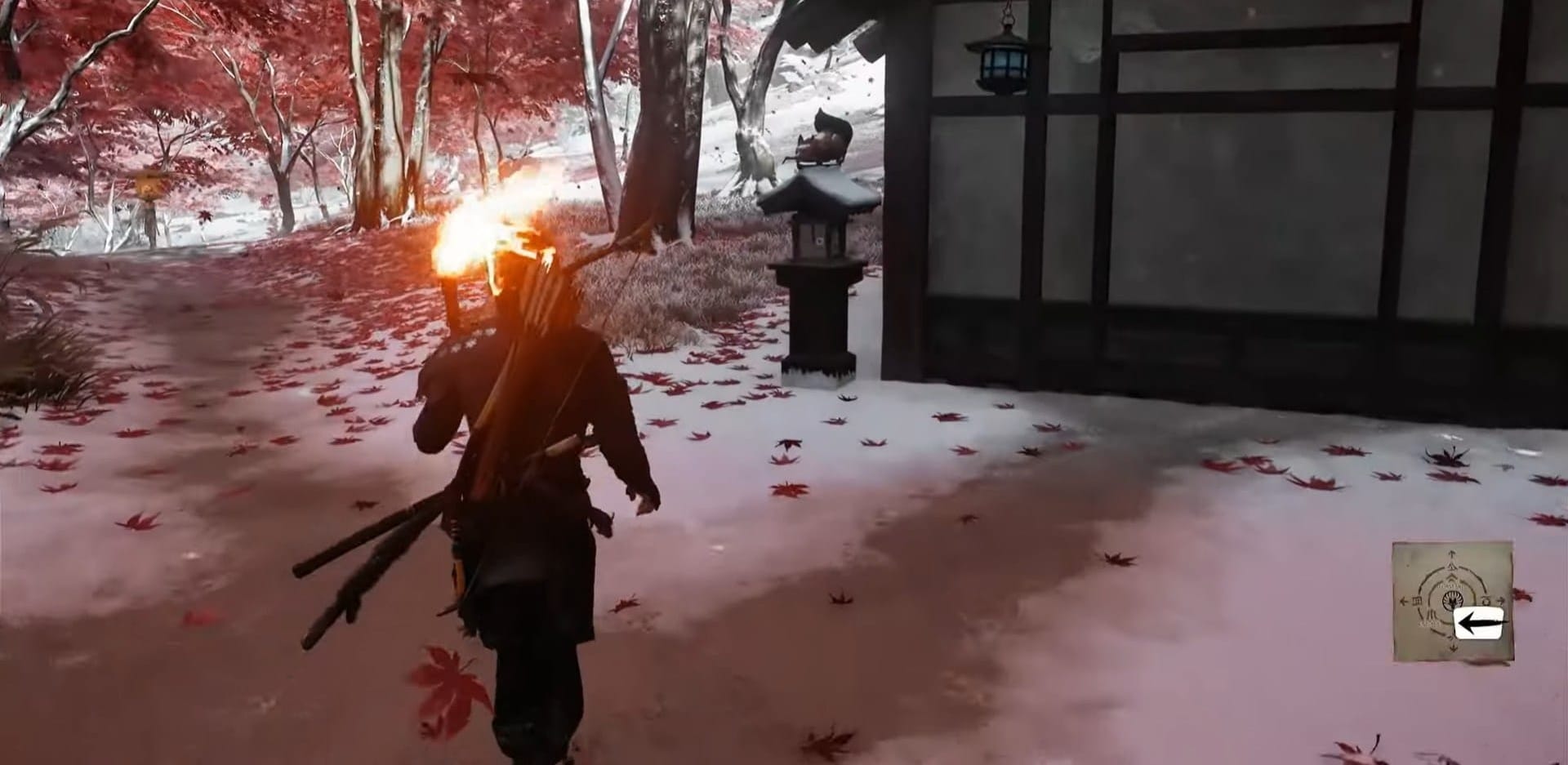
Task: Click the crest emblem at the compass center
Action: click(1452, 600)
